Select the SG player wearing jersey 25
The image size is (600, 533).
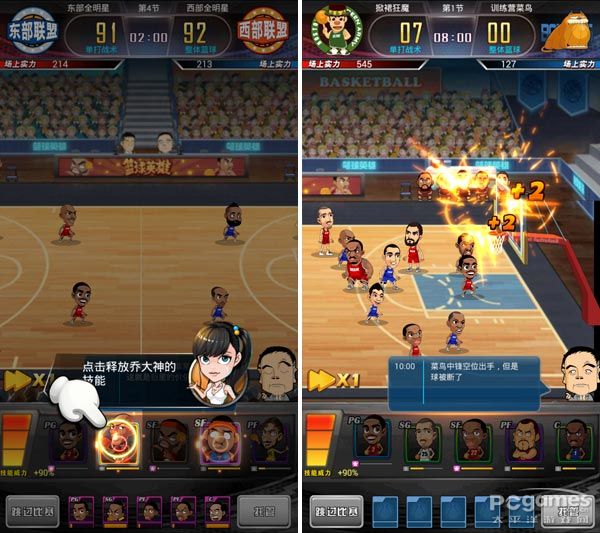click(x=422, y=441)
